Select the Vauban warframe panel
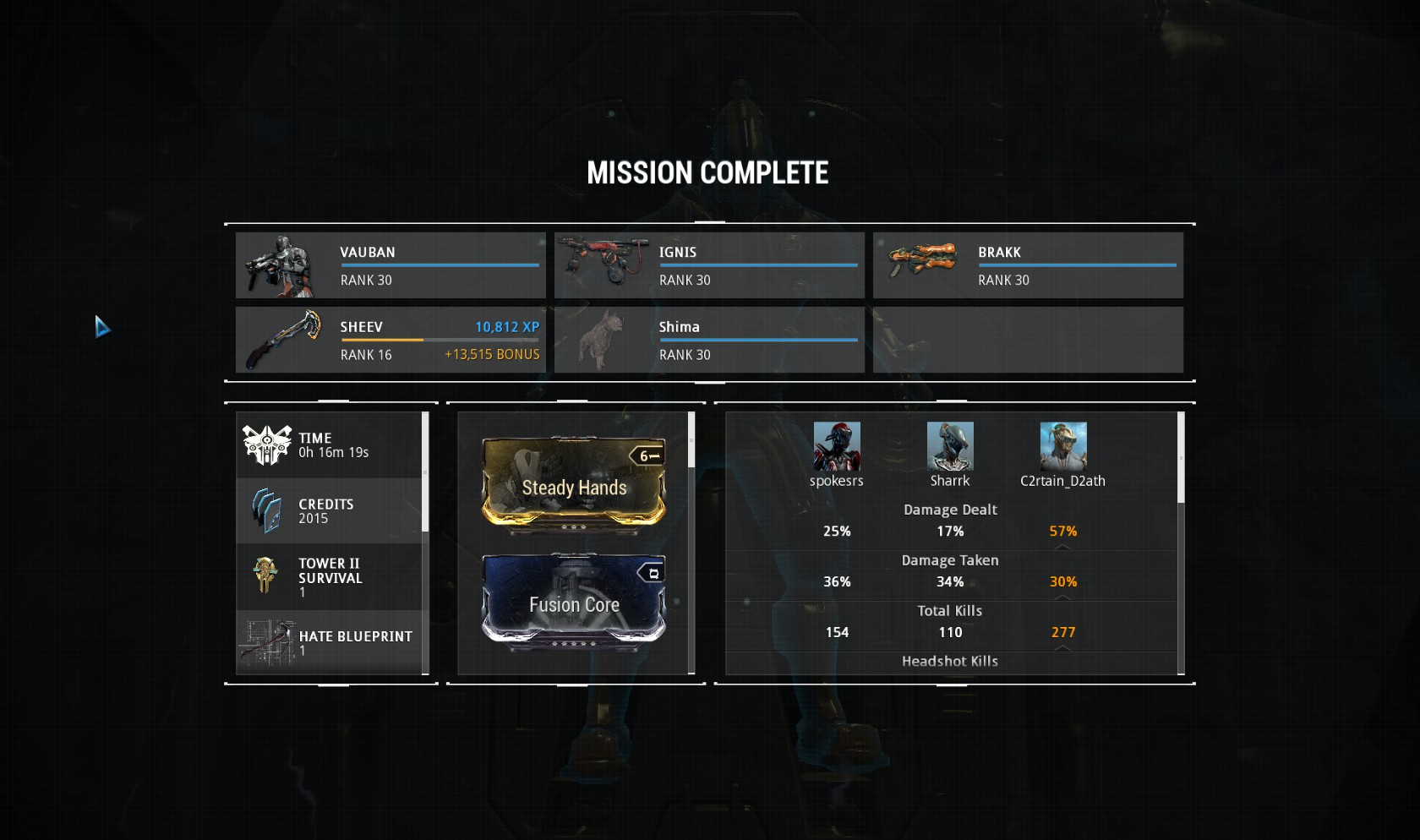Screen dimensions: 1420x840 (390, 265)
